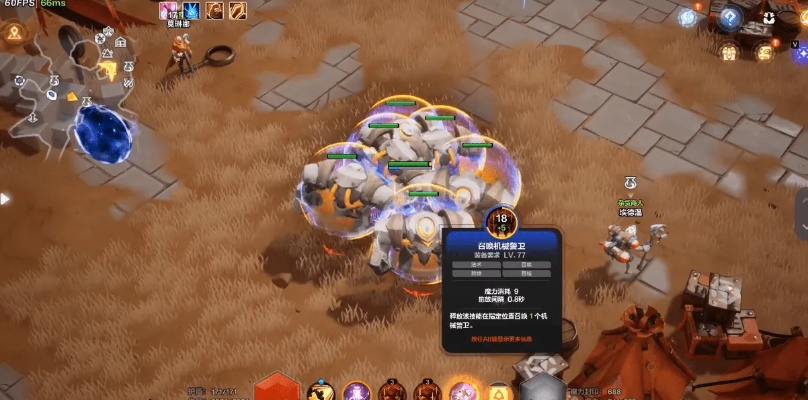This screenshot has width=808, height=400.
Task: Select the orange swirl buff icon
Action: (x=215, y=11)
